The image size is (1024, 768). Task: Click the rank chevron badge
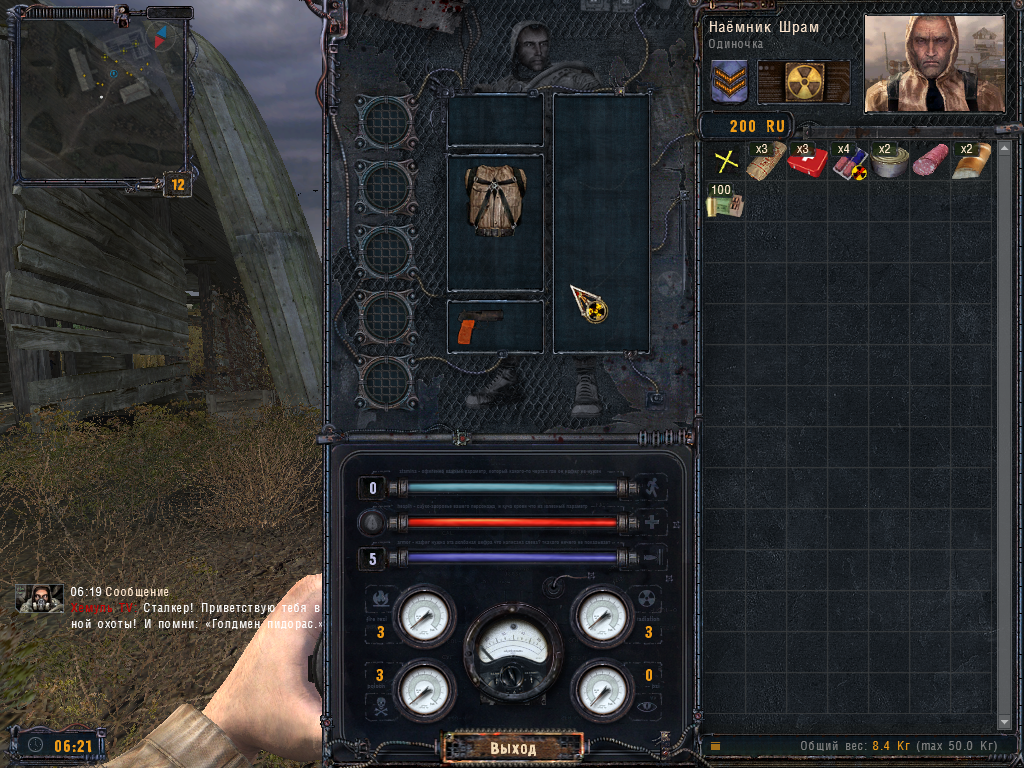click(730, 82)
